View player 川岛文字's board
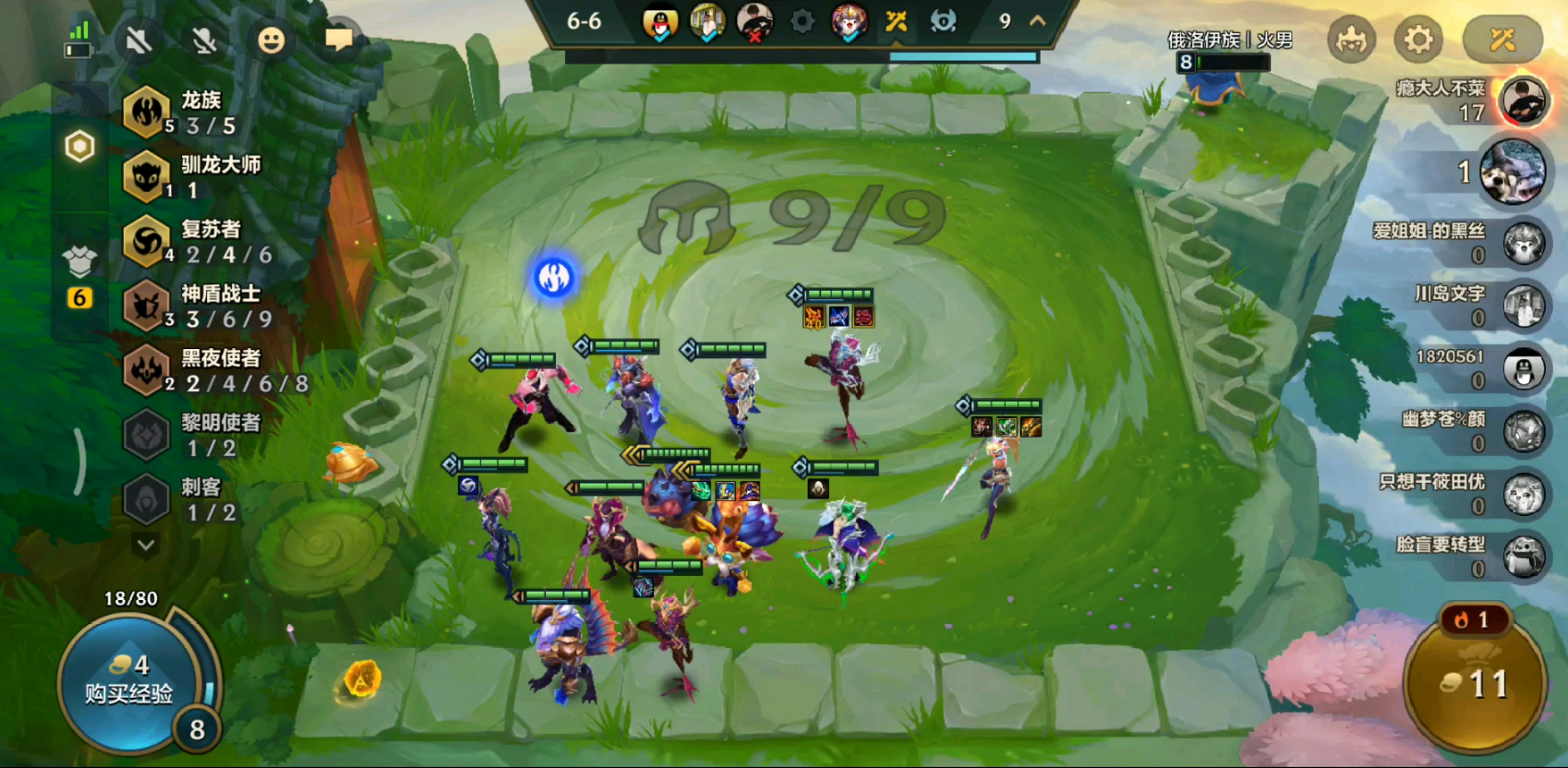The image size is (1568, 768). click(1524, 306)
